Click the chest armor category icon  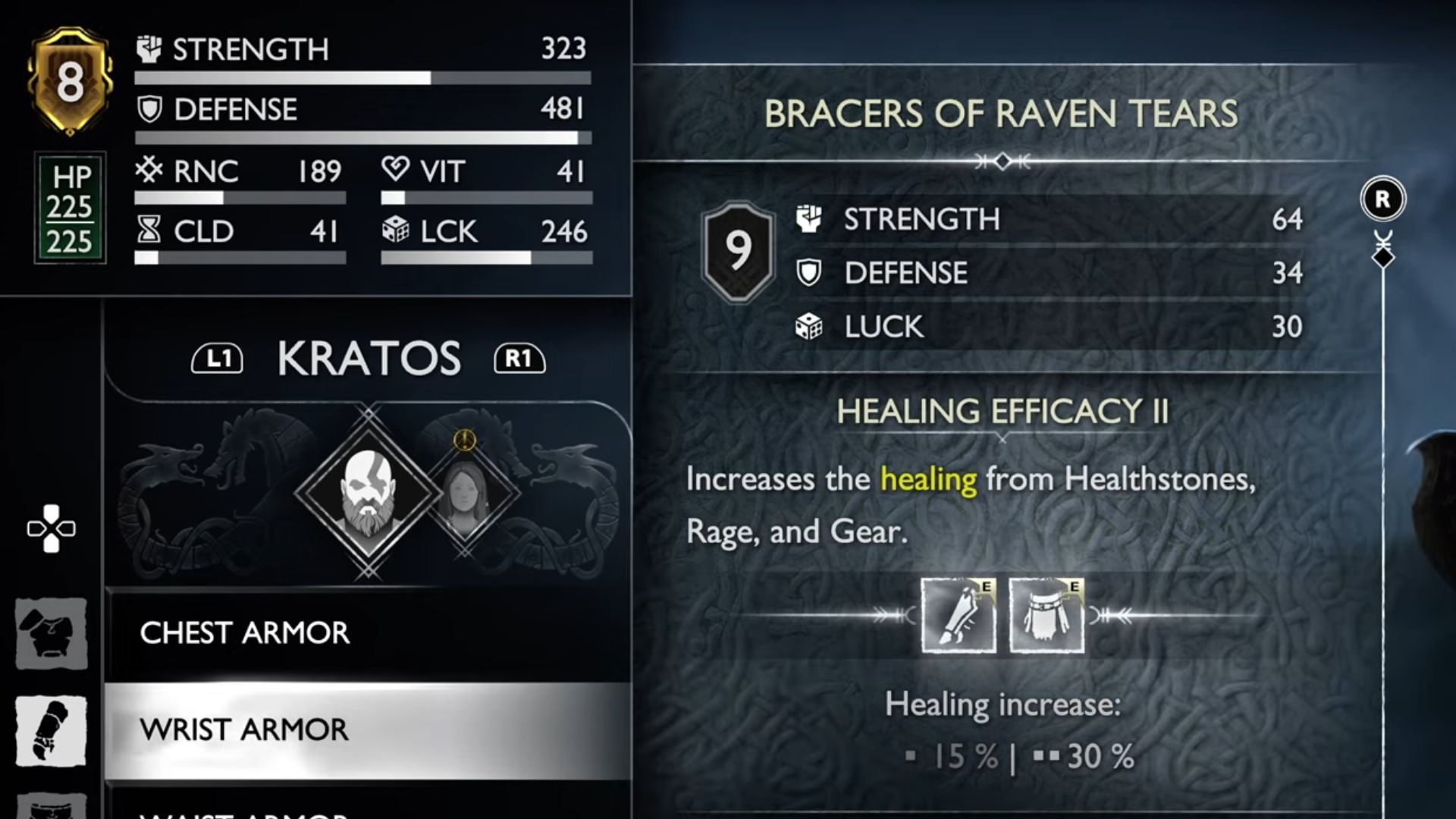(x=52, y=633)
